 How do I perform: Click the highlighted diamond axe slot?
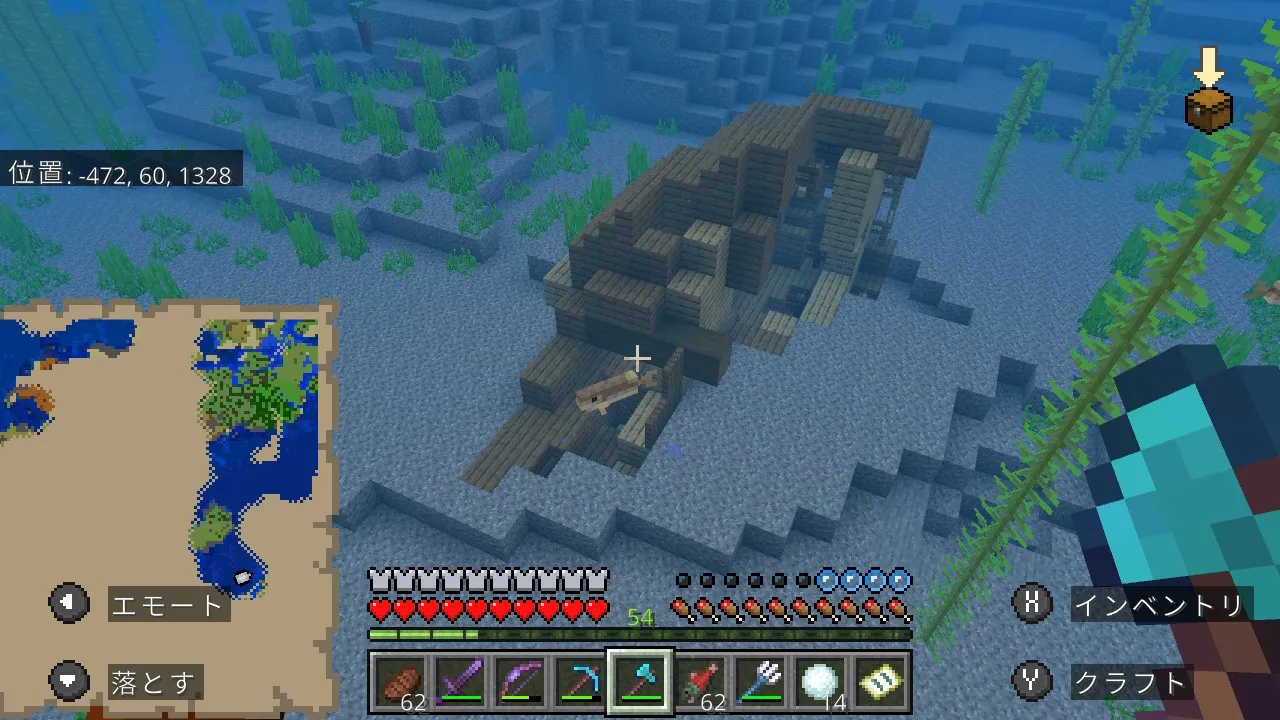coord(640,682)
